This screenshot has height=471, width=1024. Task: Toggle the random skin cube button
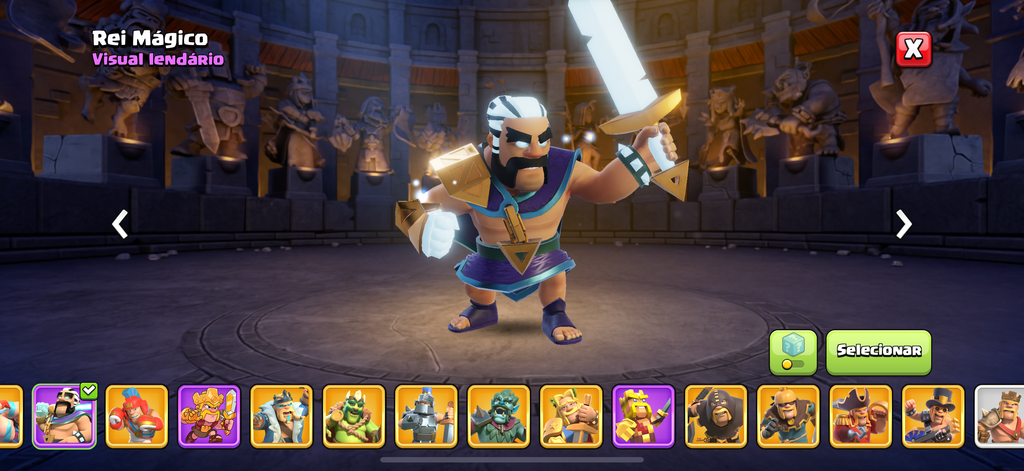(793, 351)
